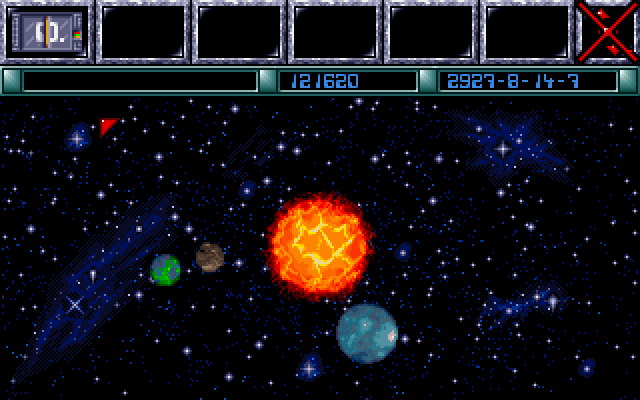The image size is (640, 400).
Task: Select the small brown rocky planet
Action: coord(209,257)
